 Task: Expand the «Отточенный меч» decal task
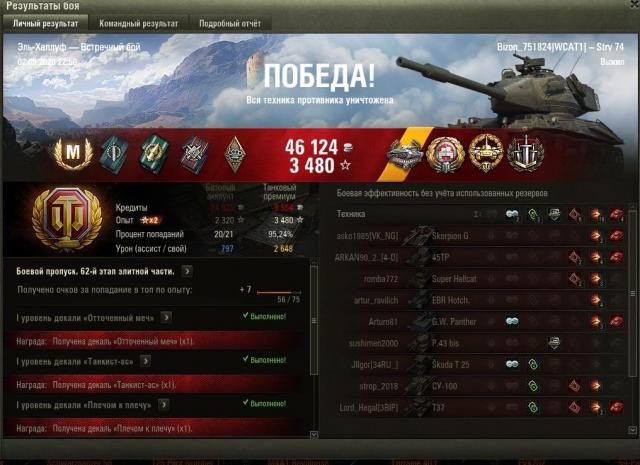(x=166, y=317)
